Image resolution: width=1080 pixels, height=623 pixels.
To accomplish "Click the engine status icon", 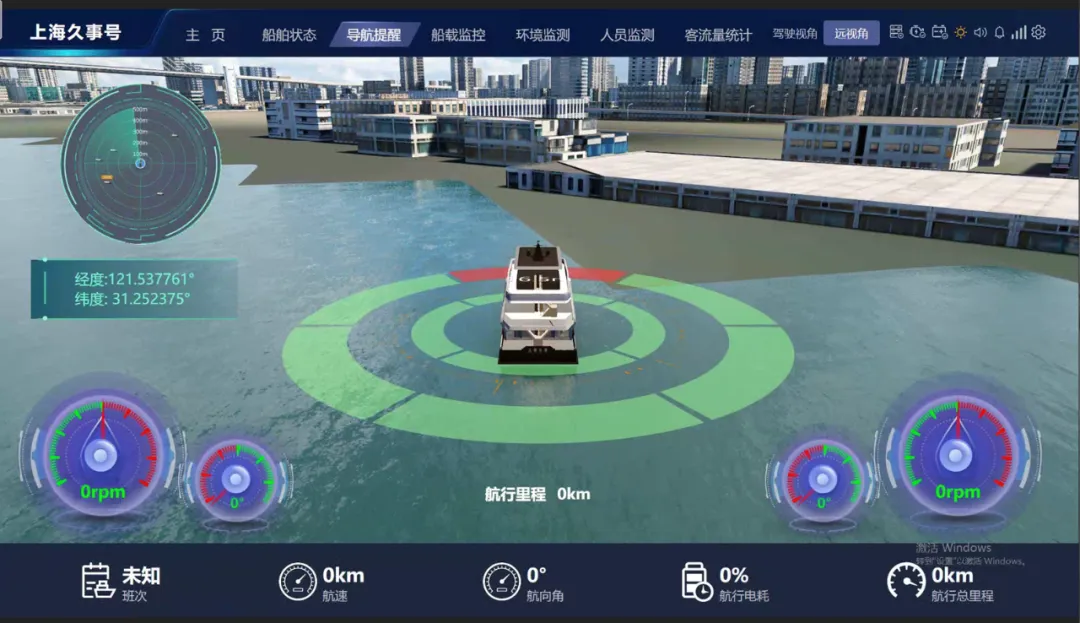I will (918, 32).
